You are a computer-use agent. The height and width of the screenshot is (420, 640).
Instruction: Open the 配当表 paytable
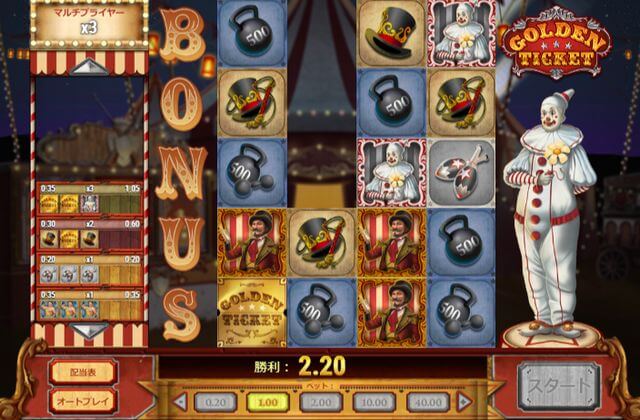click(x=83, y=371)
